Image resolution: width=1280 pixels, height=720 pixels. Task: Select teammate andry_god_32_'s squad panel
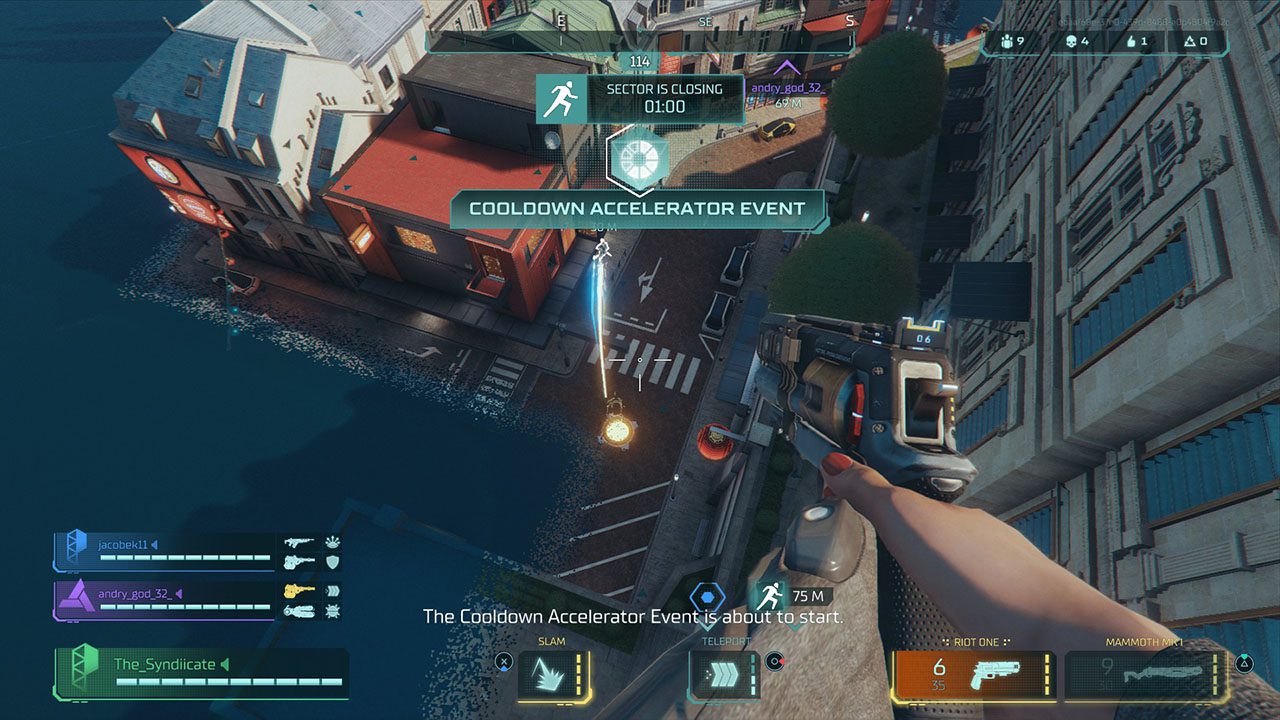165,600
